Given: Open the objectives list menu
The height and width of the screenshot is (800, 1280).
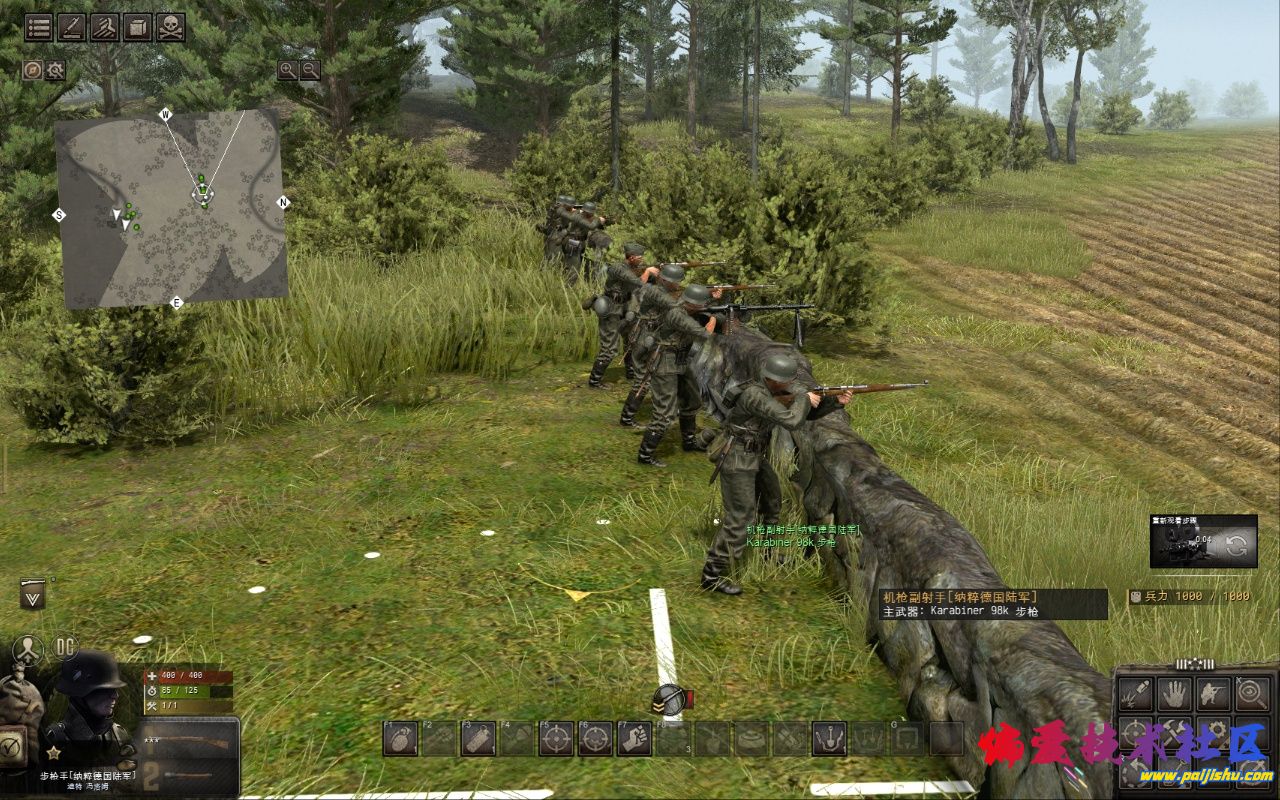Looking at the screenshot, I should tap(39, 27).
